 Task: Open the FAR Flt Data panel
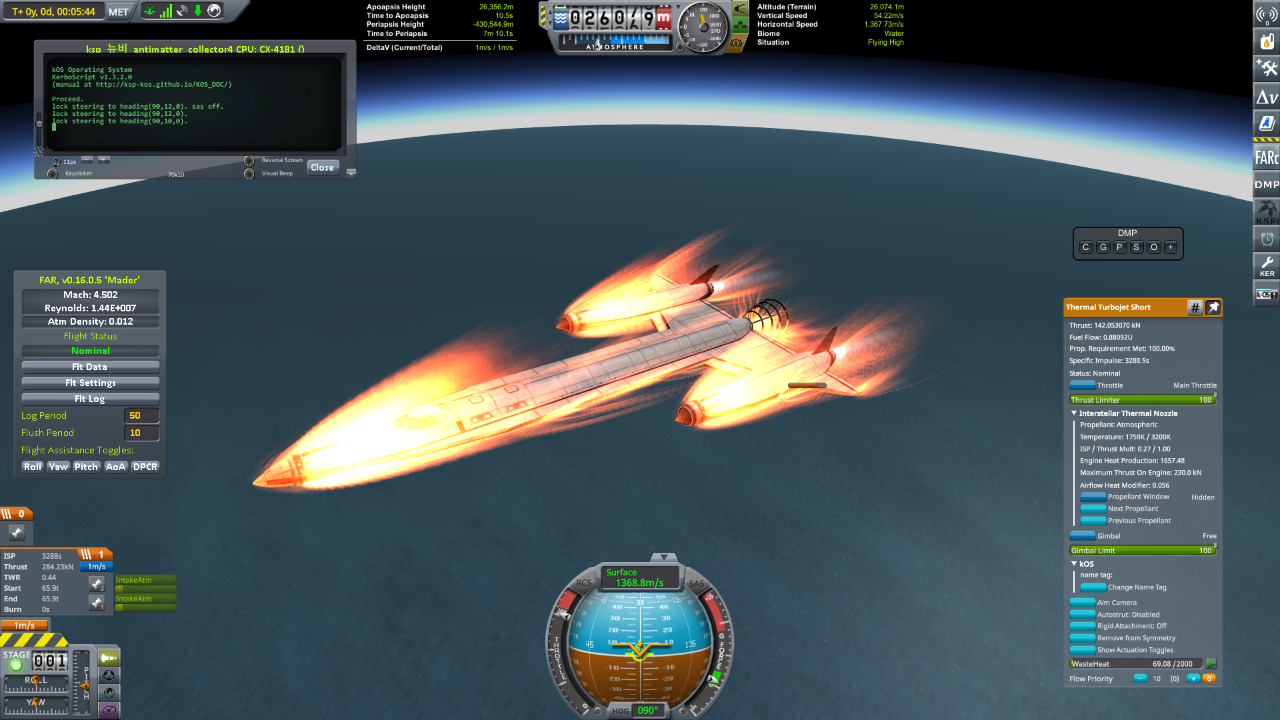click(x=90, y=367)
